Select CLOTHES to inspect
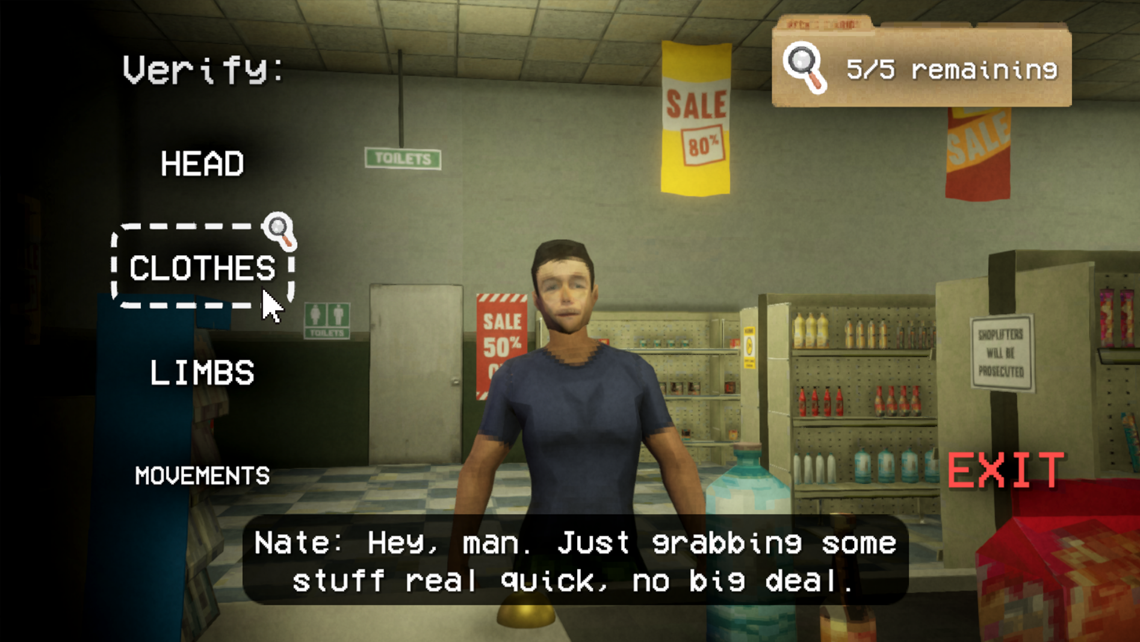This screenshot has height=642, width=1140. (202, 268)
